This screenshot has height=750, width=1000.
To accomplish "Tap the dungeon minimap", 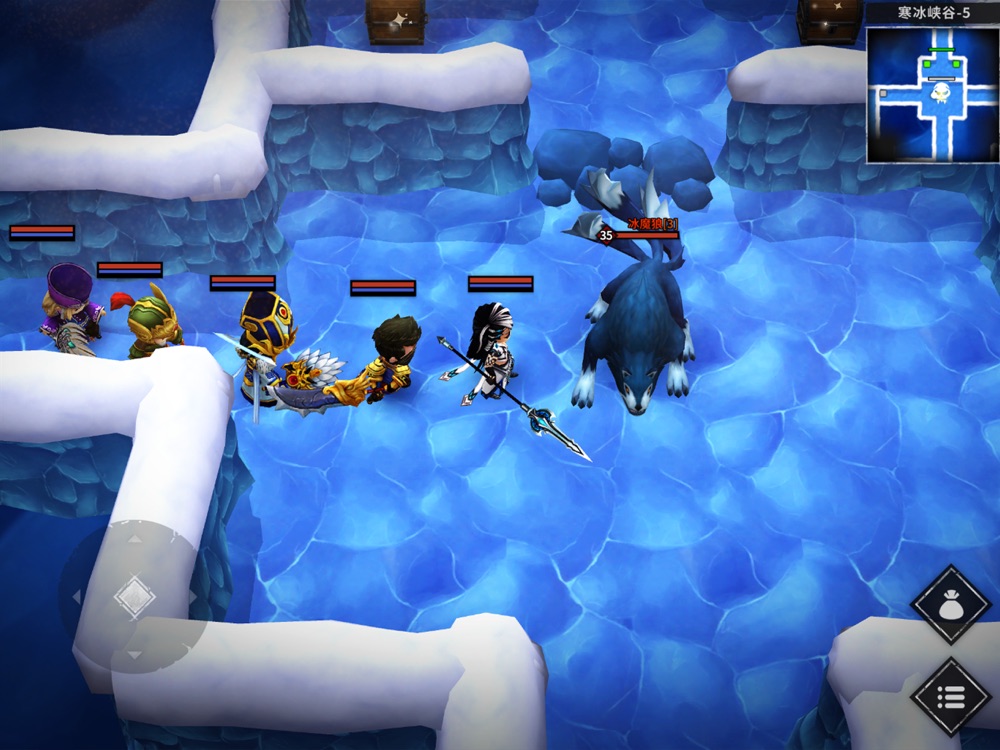I will pos(932,94).
